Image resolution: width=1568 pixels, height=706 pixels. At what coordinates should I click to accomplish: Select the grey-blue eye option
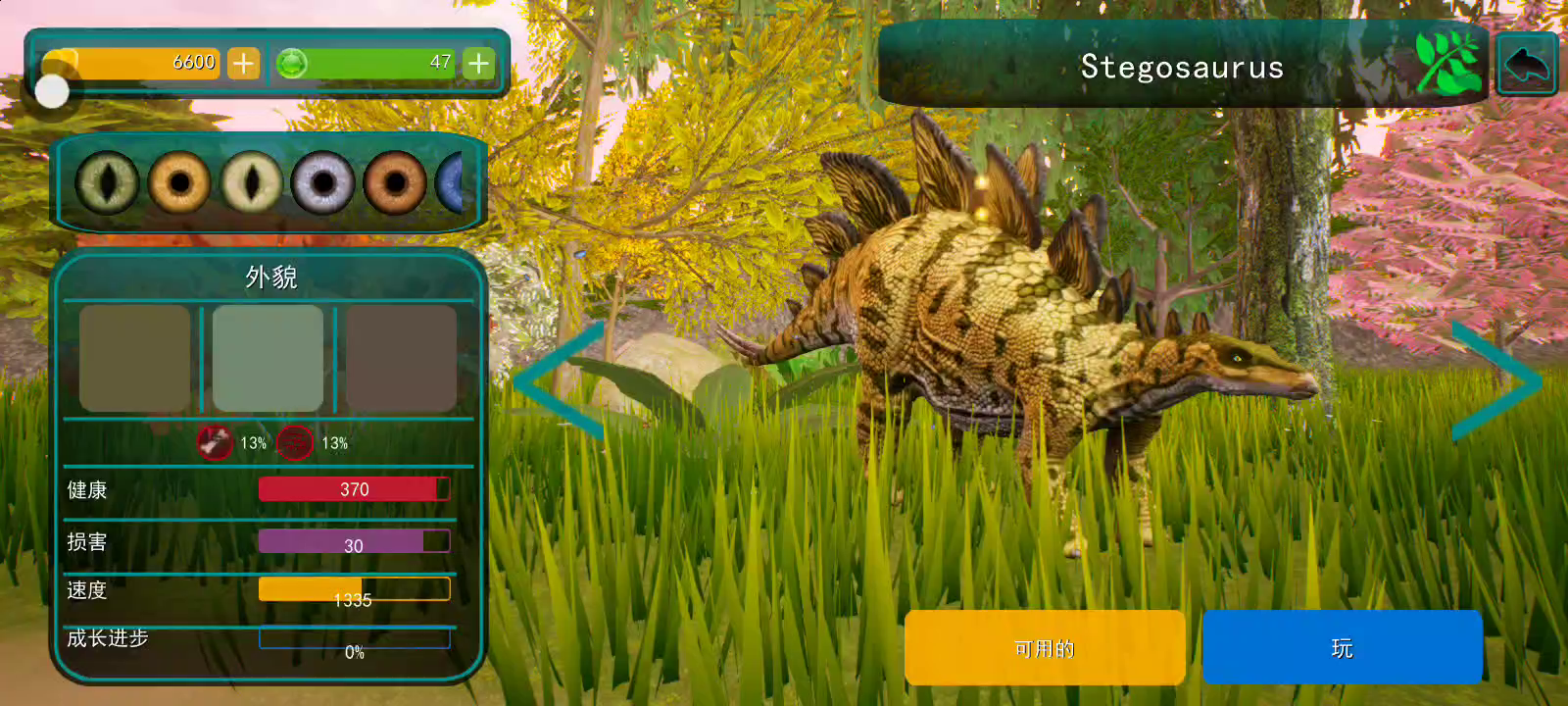pos(322,182)
